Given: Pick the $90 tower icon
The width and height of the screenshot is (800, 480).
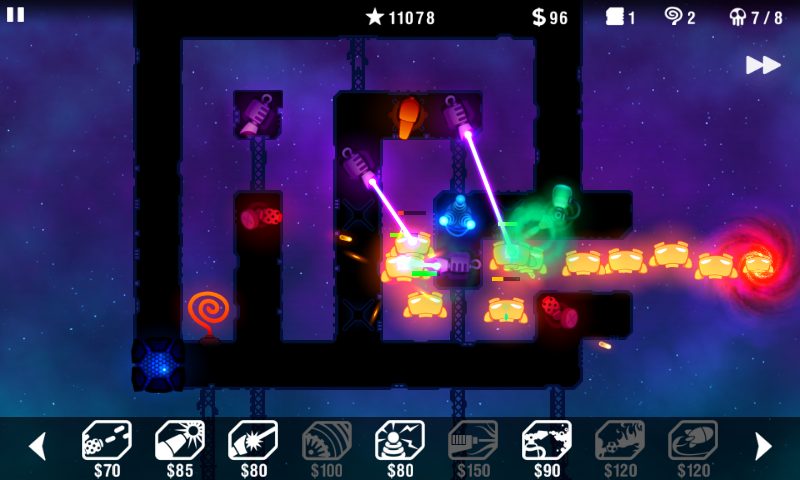Looking at the screenshot, I should pyautogui.click(x=547, y=441).
